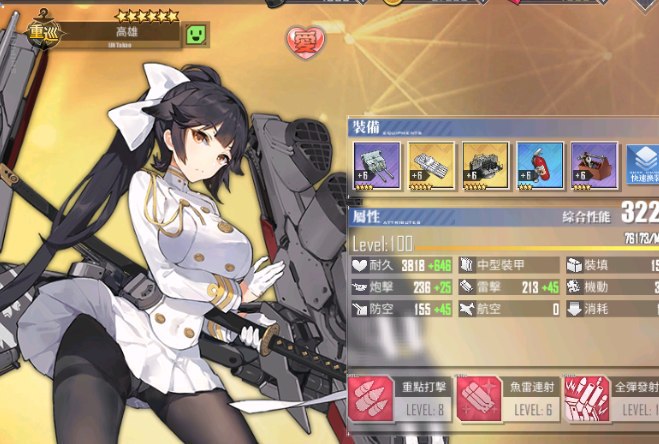Select the 全彈發射 barrage skill

coord(612,396)
